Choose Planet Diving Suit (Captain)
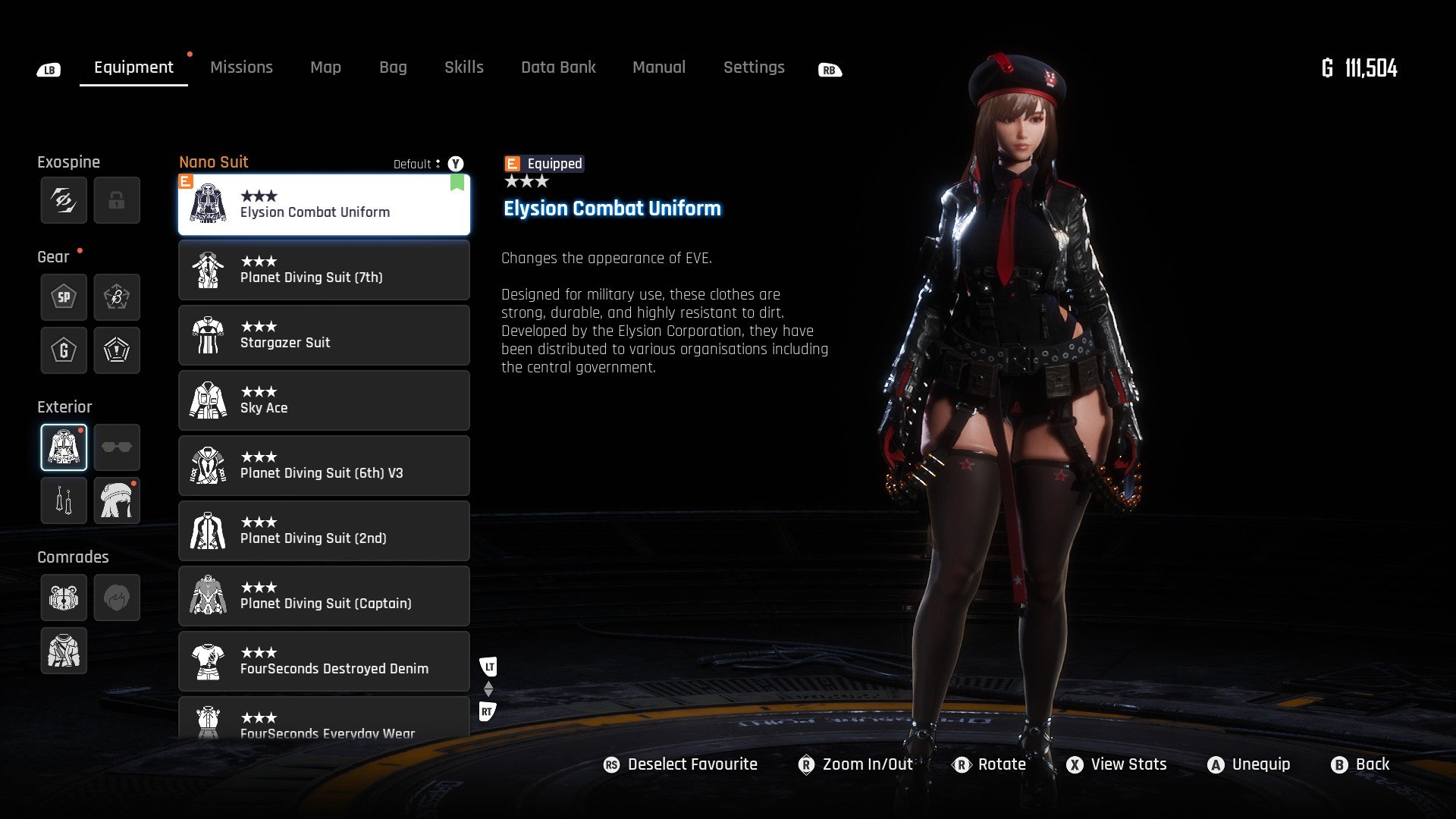This screenshot has width=1456, height=819. (x=324, y=597)
